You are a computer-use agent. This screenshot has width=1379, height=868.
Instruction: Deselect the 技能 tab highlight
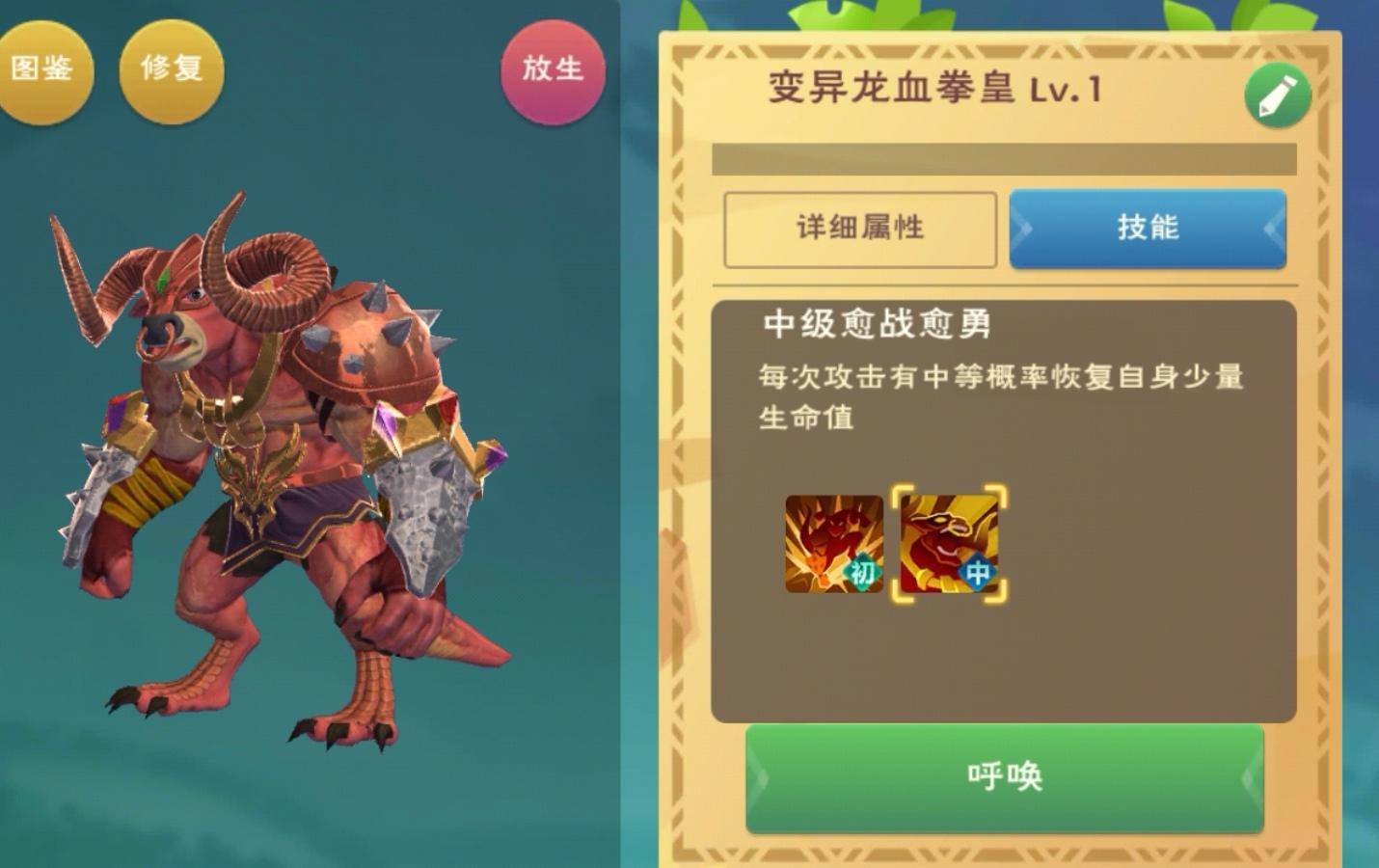[x=1148, y=229]
